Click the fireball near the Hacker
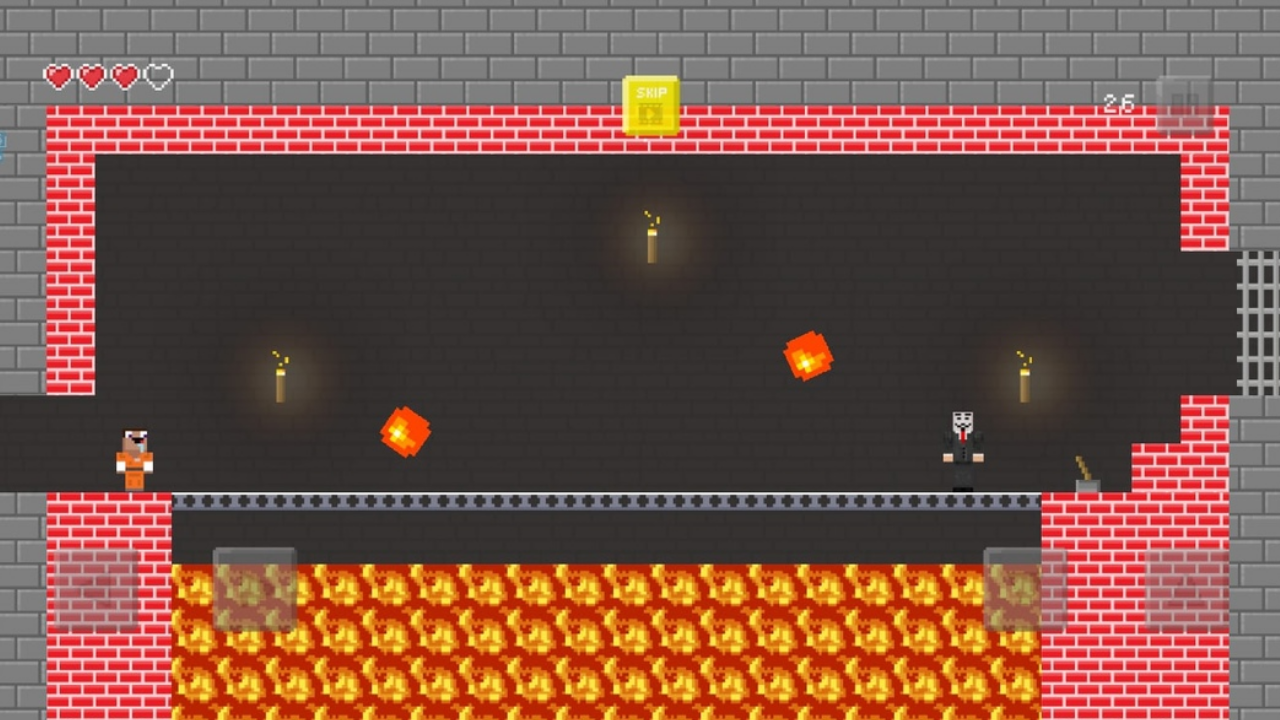Image resolution: width=1280 pixels, height=720 pixels. 809,358
